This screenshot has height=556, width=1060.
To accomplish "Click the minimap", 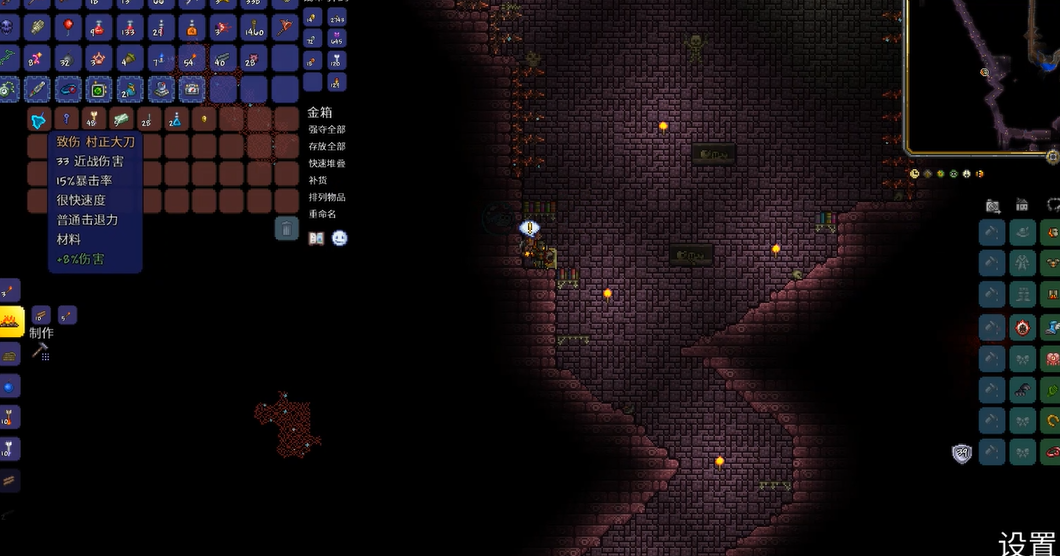I will [x=982, y=75].
